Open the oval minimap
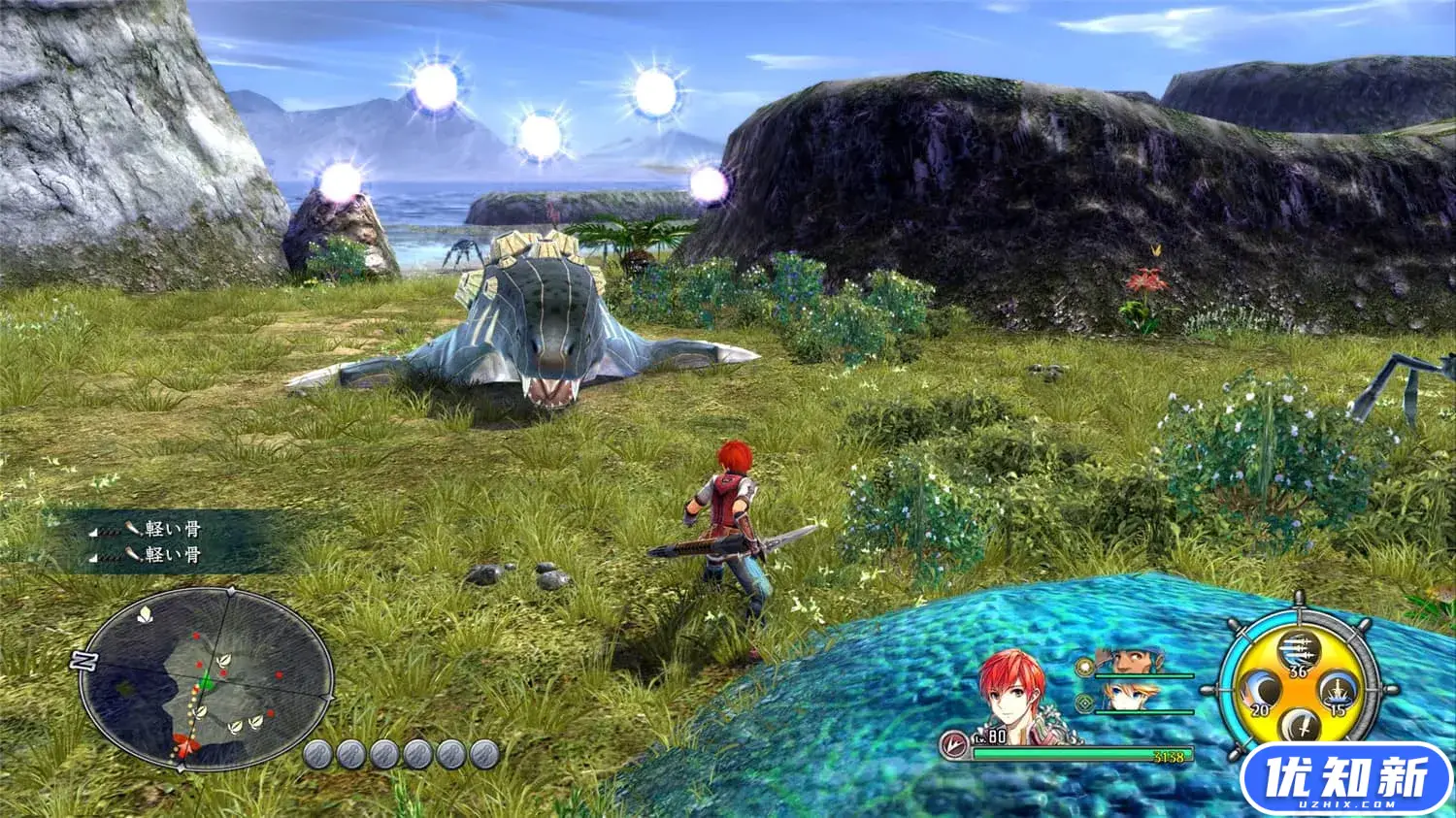This screenshot has width=1456, height=818. tap(206, 678)
